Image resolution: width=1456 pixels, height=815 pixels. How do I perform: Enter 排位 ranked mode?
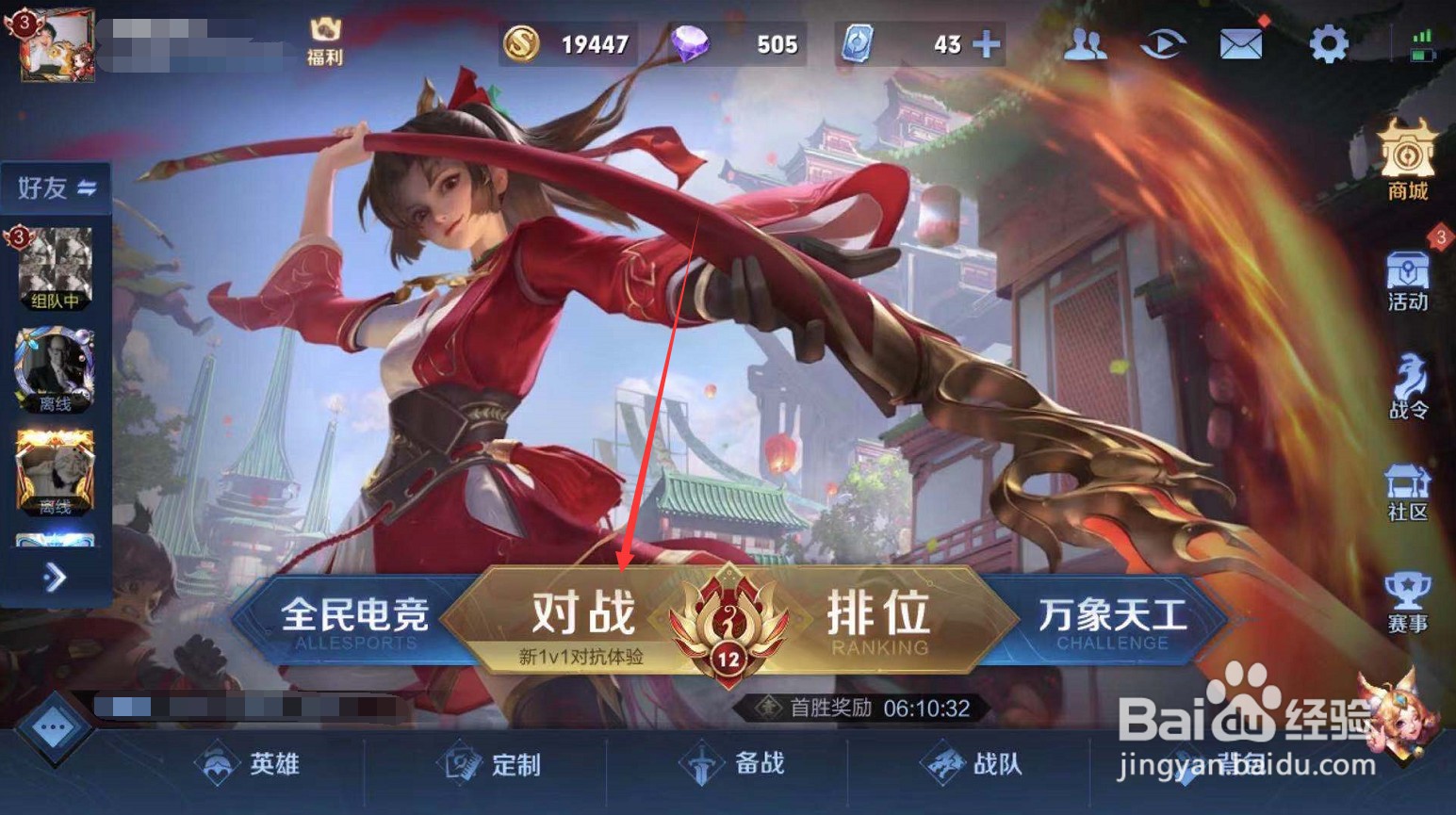pyautogui.click(x=877, y=617)
